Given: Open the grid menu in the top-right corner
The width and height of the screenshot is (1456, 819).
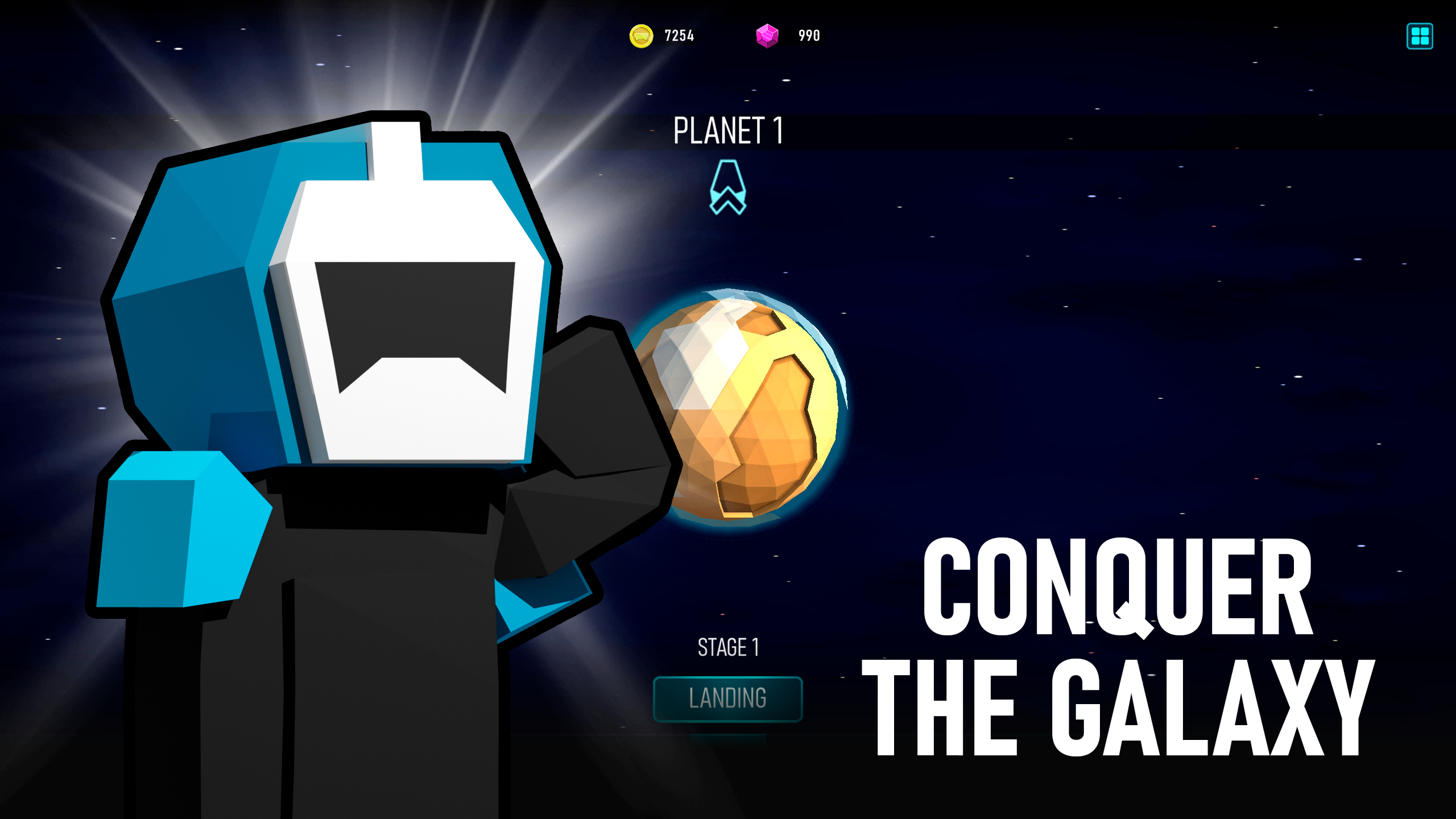Looking at the screenshot, I should point(1420,36).
